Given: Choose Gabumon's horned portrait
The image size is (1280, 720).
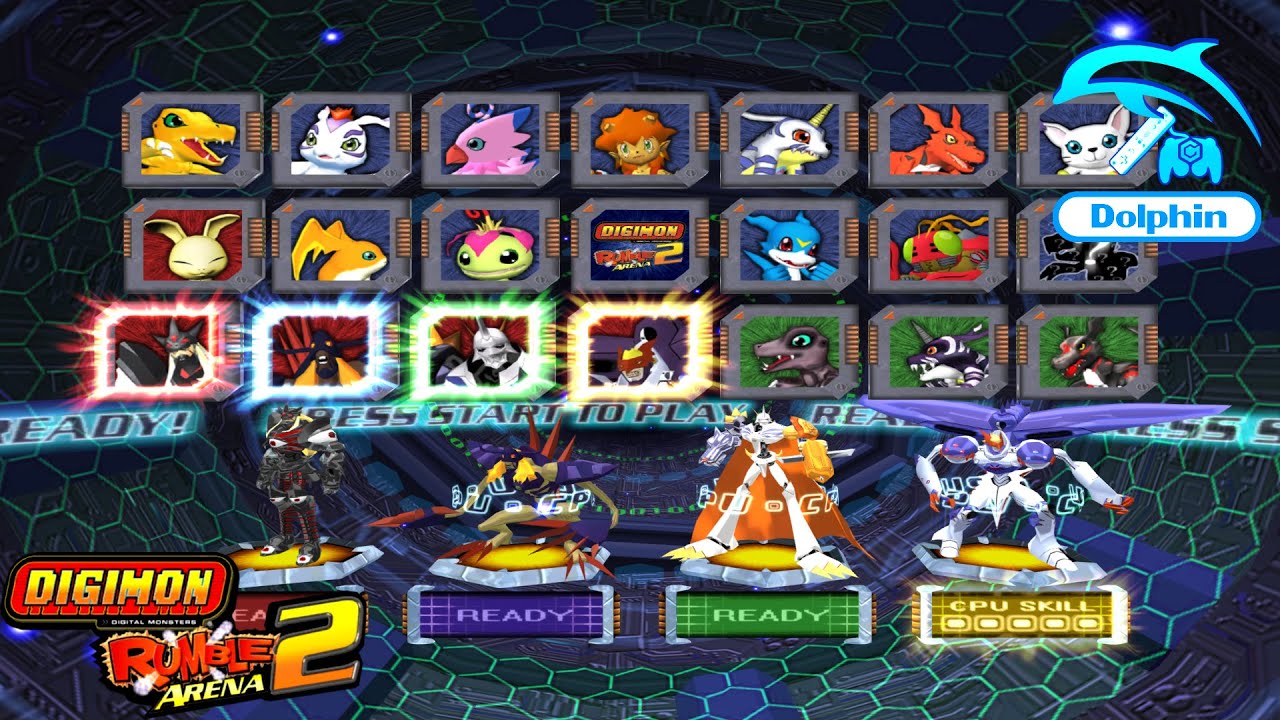Looking at the screenshot, I should click(x=789, y=140).
